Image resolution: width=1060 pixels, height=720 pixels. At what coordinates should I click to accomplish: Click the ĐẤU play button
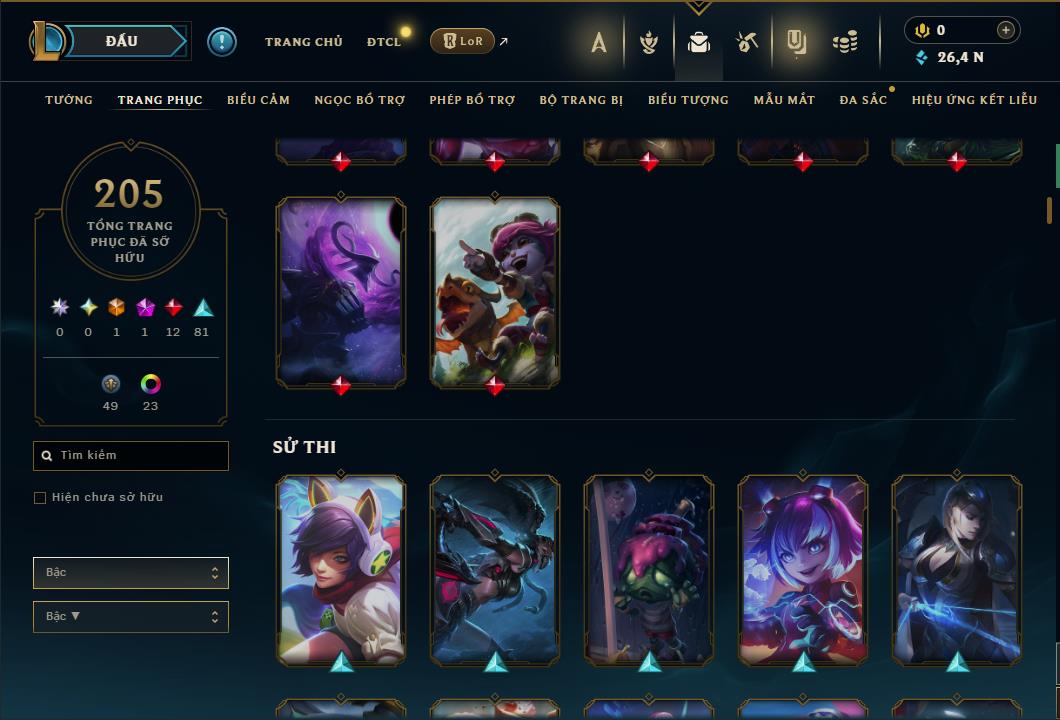click(122, 41)
